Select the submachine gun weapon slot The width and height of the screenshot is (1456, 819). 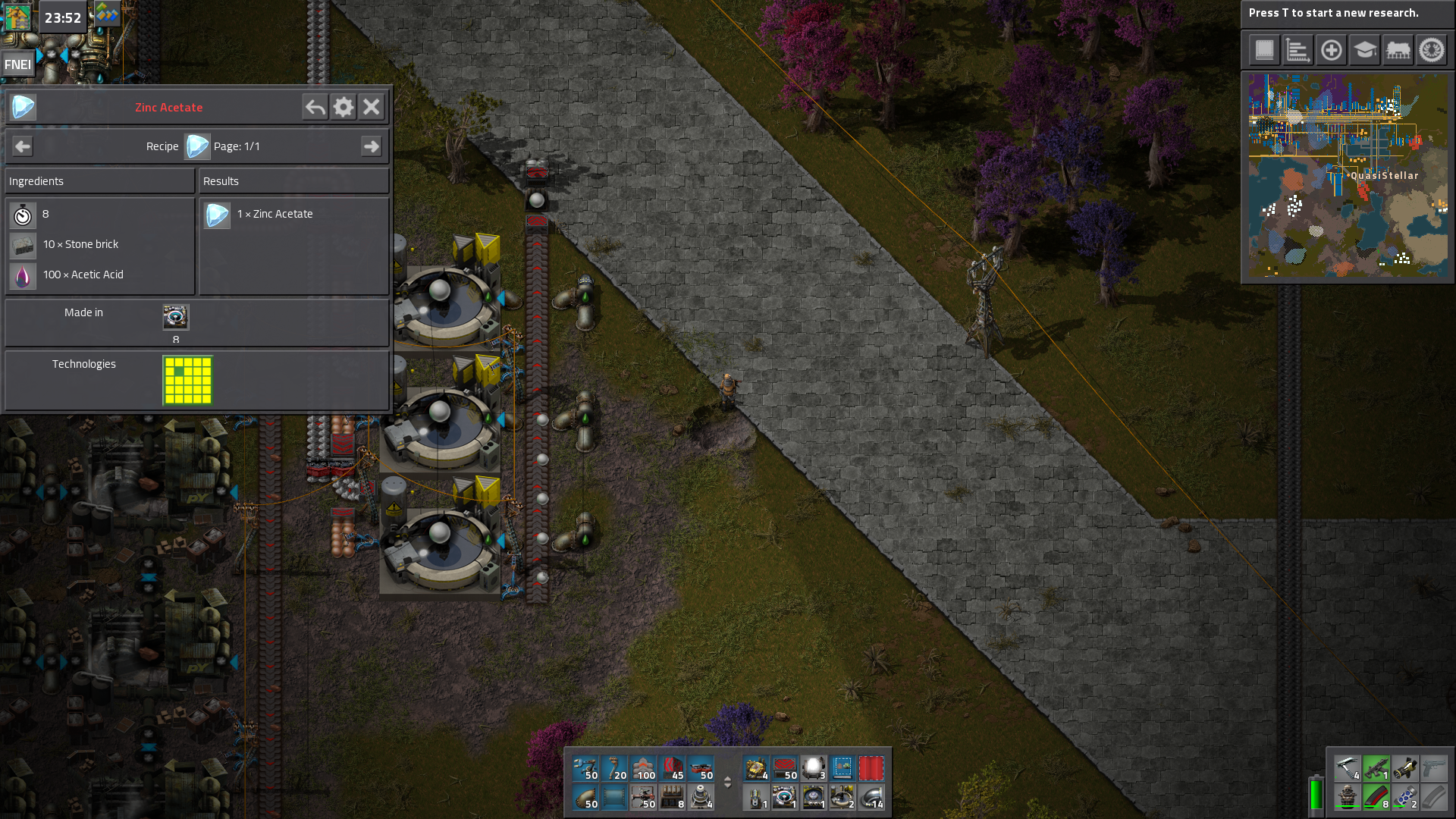click(1376, 769)
